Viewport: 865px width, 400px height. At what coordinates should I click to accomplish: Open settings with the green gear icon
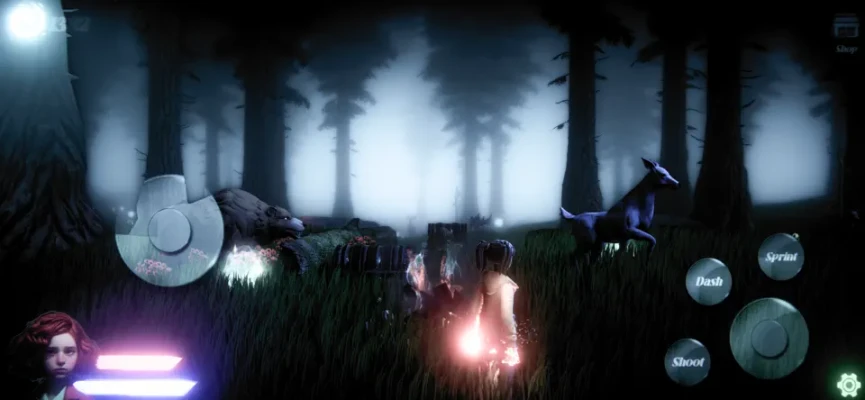click(848, 383)
